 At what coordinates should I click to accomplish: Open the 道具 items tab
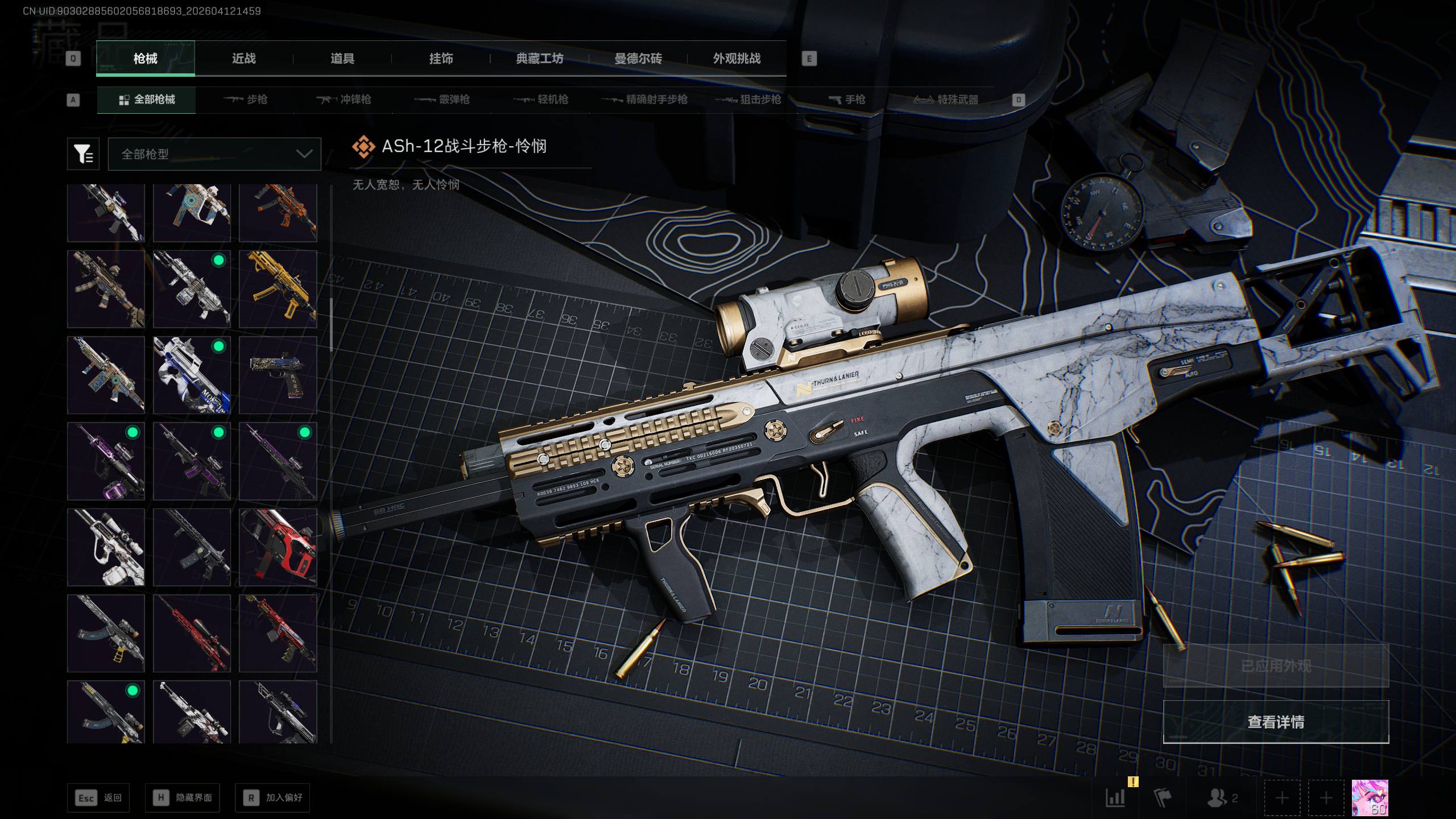pos(342,58)
